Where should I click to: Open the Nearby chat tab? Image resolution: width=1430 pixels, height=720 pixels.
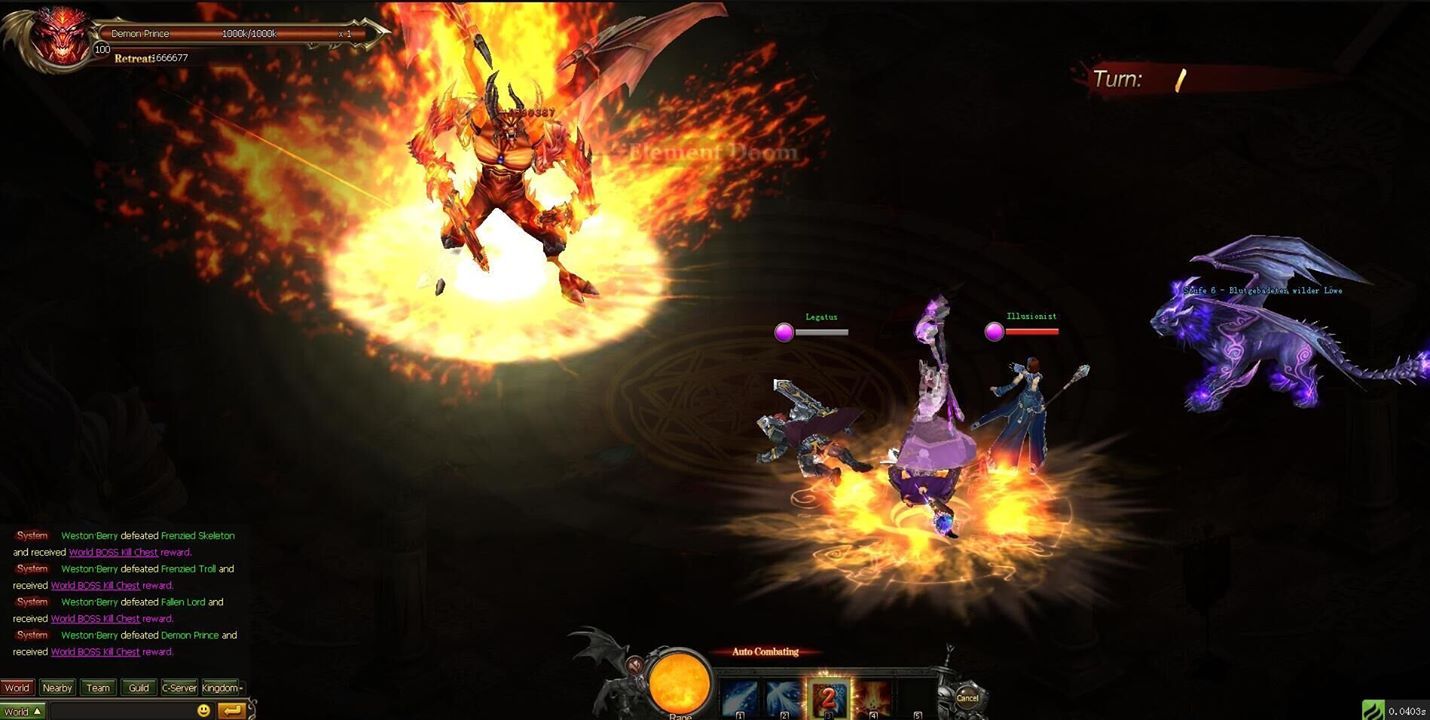pos(57,688)
